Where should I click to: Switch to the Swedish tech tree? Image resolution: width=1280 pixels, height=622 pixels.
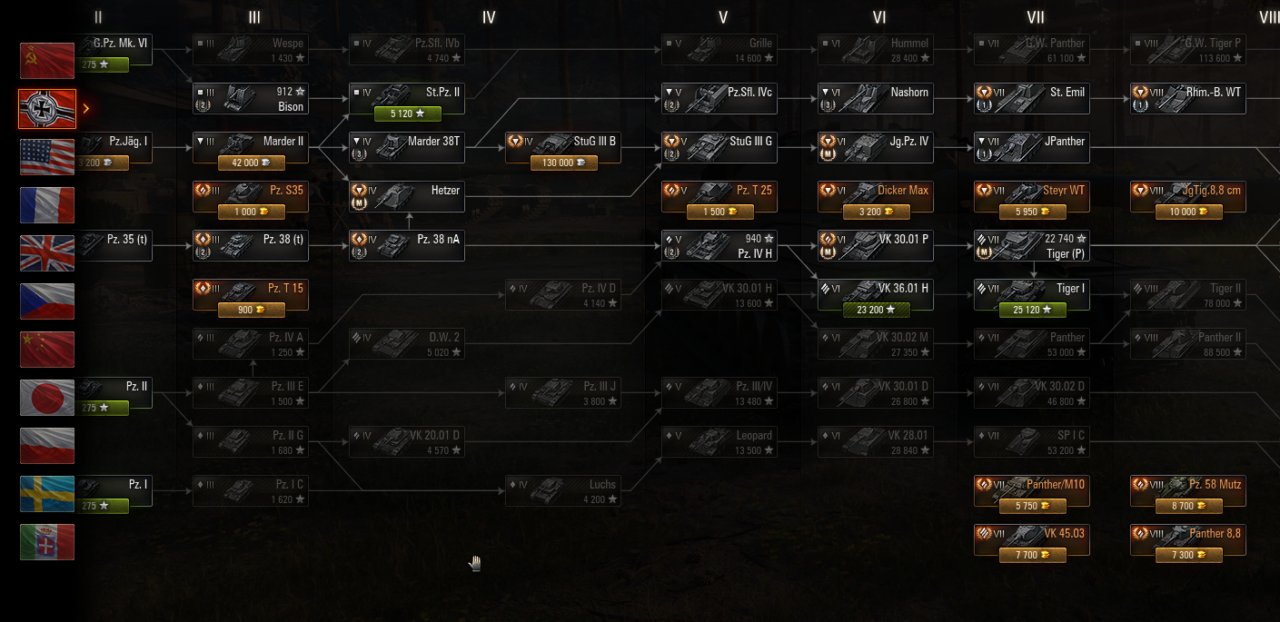coord(47,494)
